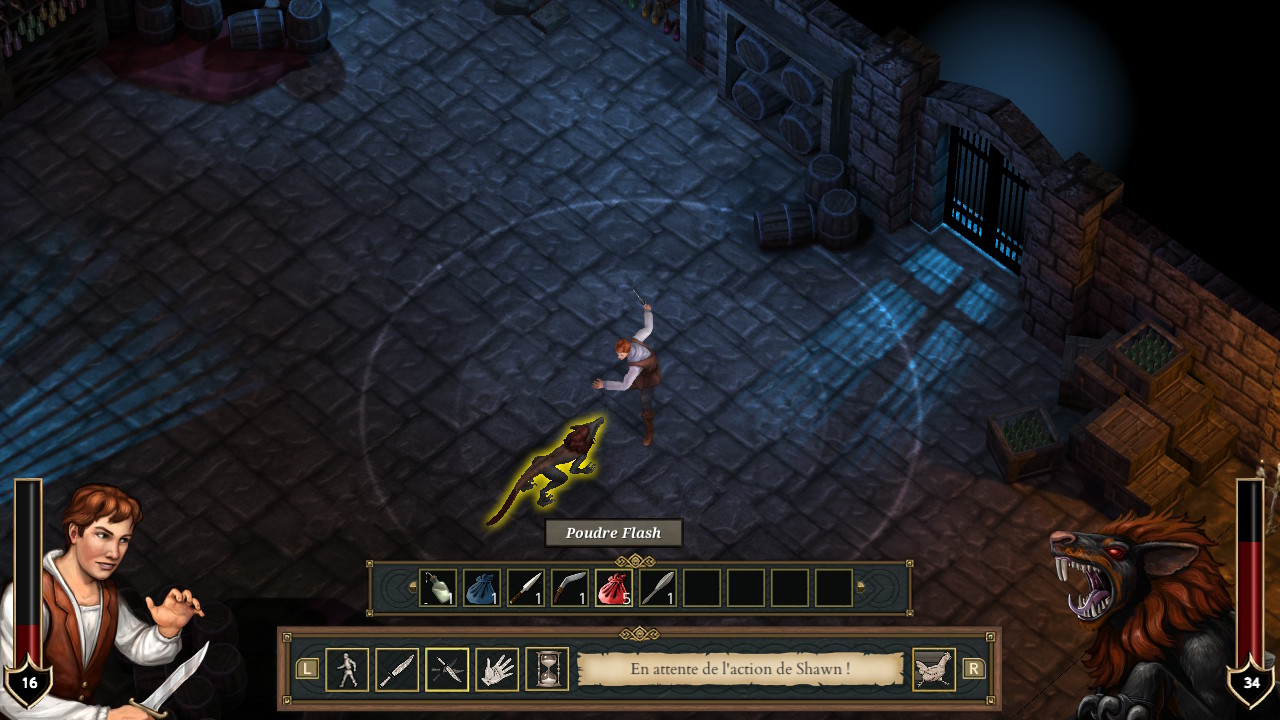Select the curved blade hotbar slot
Viewport: 1280px width, 720px height.
coord(570,588)
